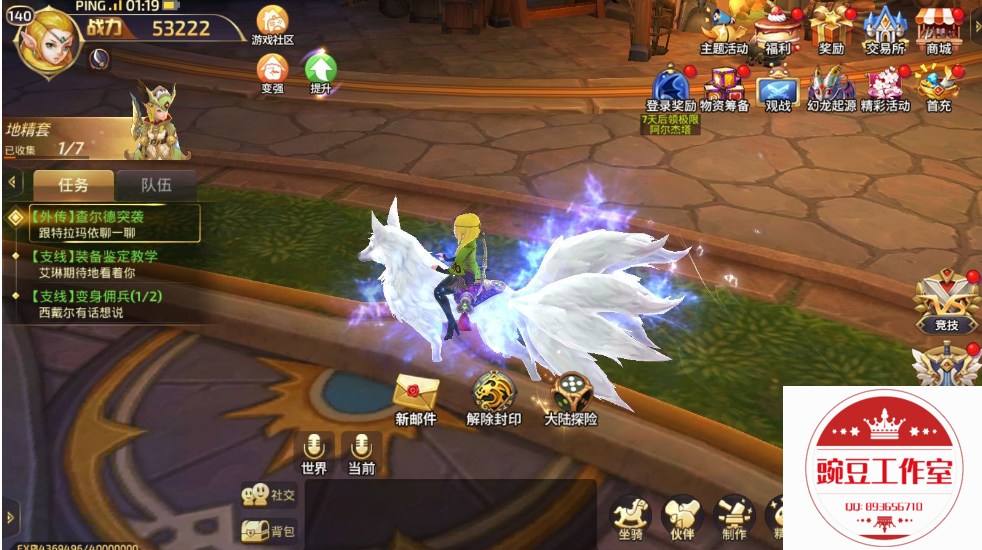The width and height of the screenshot is (982, 550).
Task: Claim rewards via 奖励 gift icon
Action: tap(830, 27)
